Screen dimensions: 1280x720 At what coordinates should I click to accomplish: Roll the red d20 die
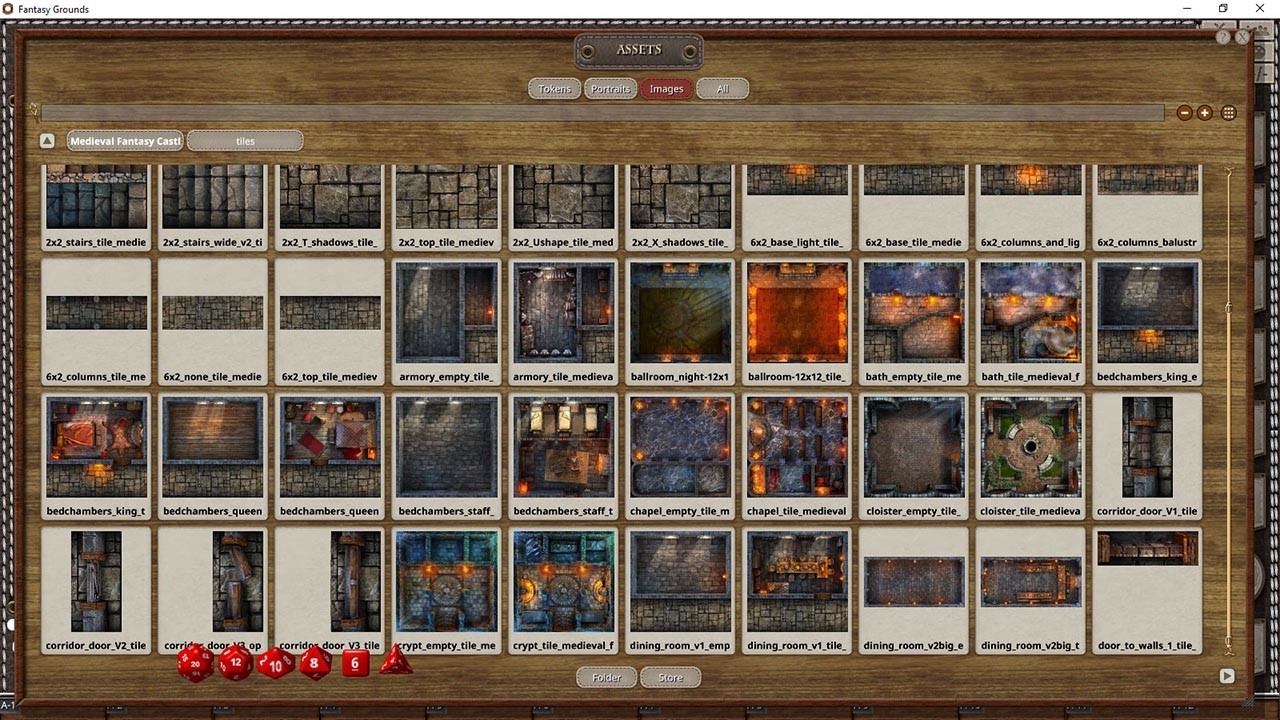click(194, 663)
